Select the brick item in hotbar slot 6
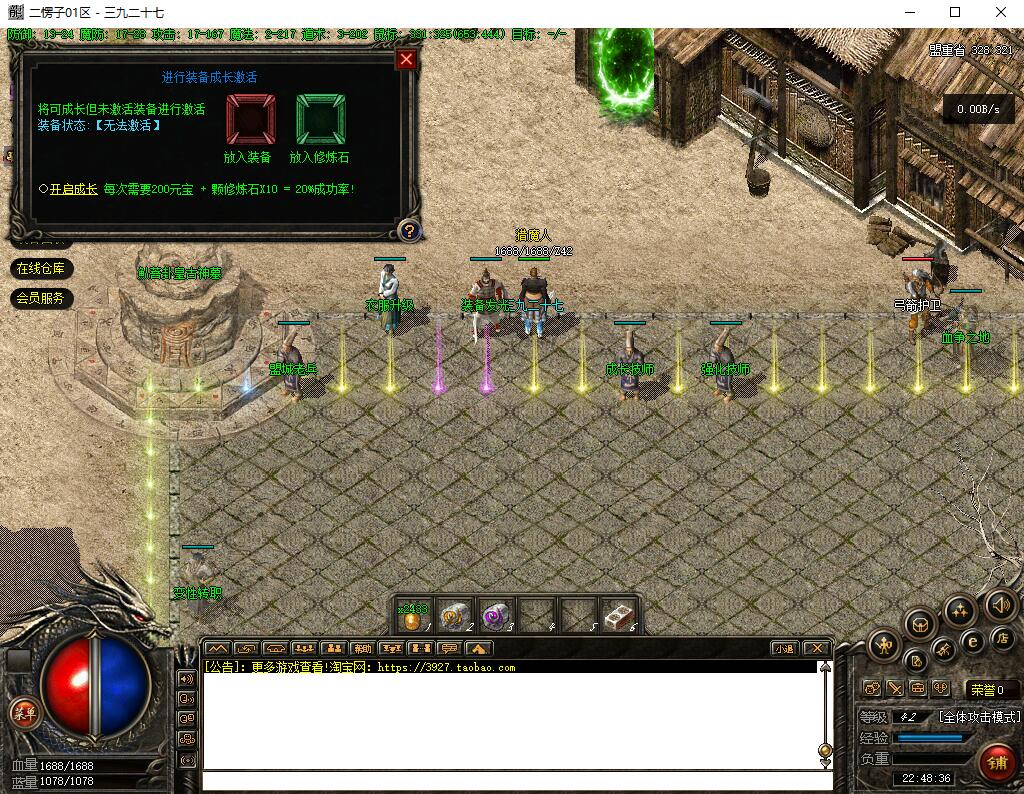This screenshot has height=794, width=1024. (617, 616)
